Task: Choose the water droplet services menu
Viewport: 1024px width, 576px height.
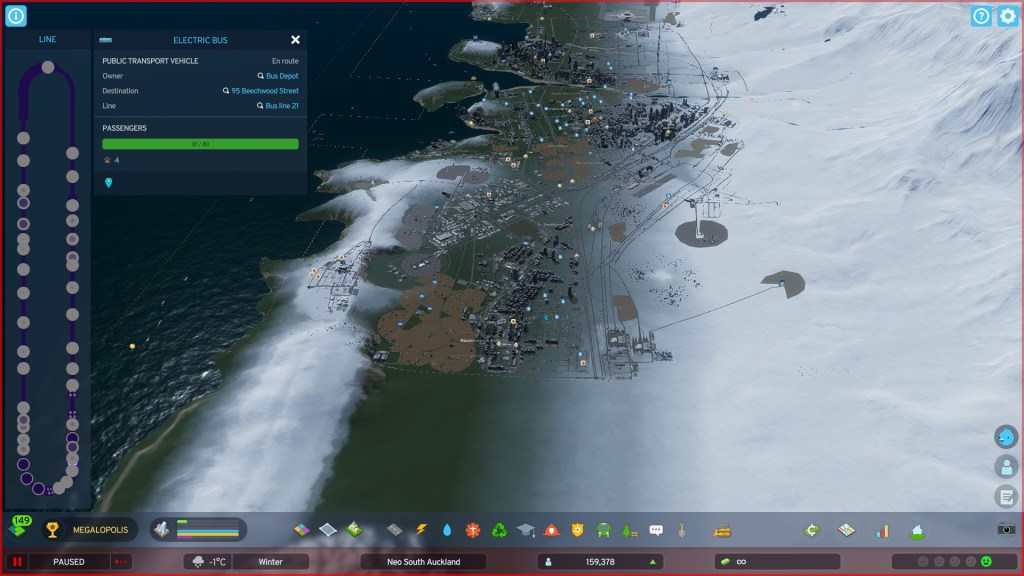Action: click(x=447, y=529)
